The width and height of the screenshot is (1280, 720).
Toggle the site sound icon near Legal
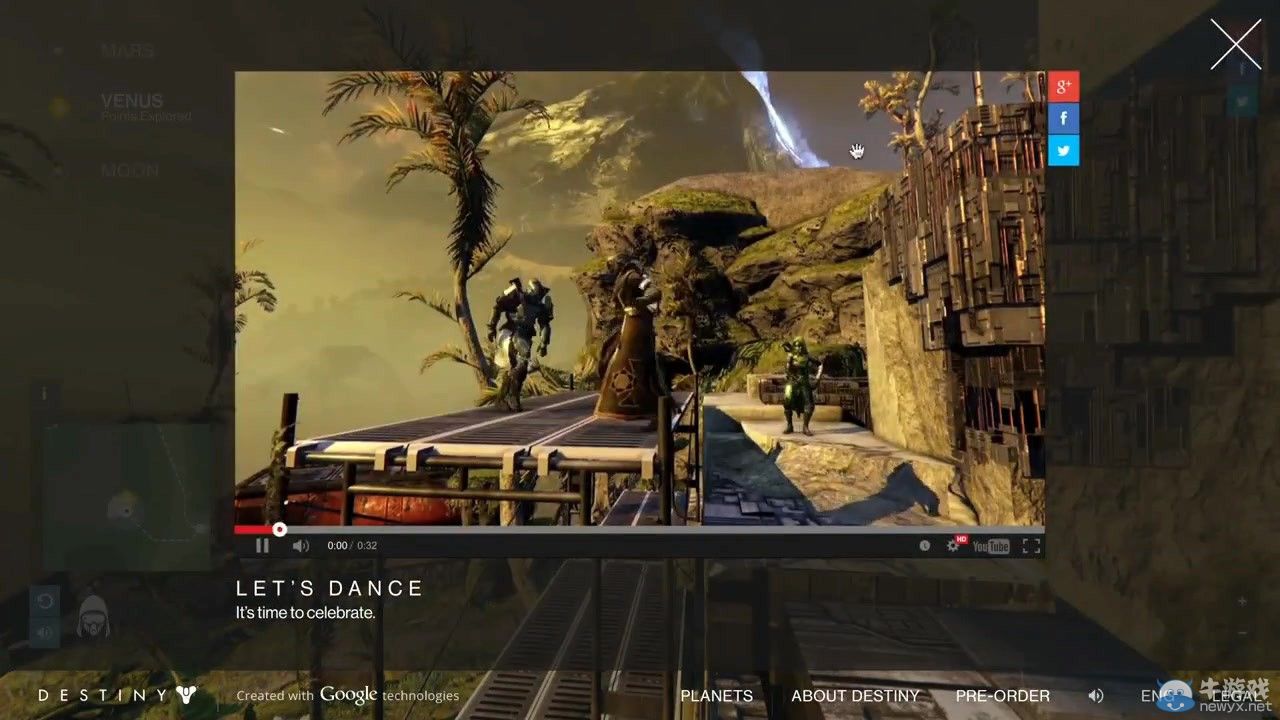(x=1096, y=695)
